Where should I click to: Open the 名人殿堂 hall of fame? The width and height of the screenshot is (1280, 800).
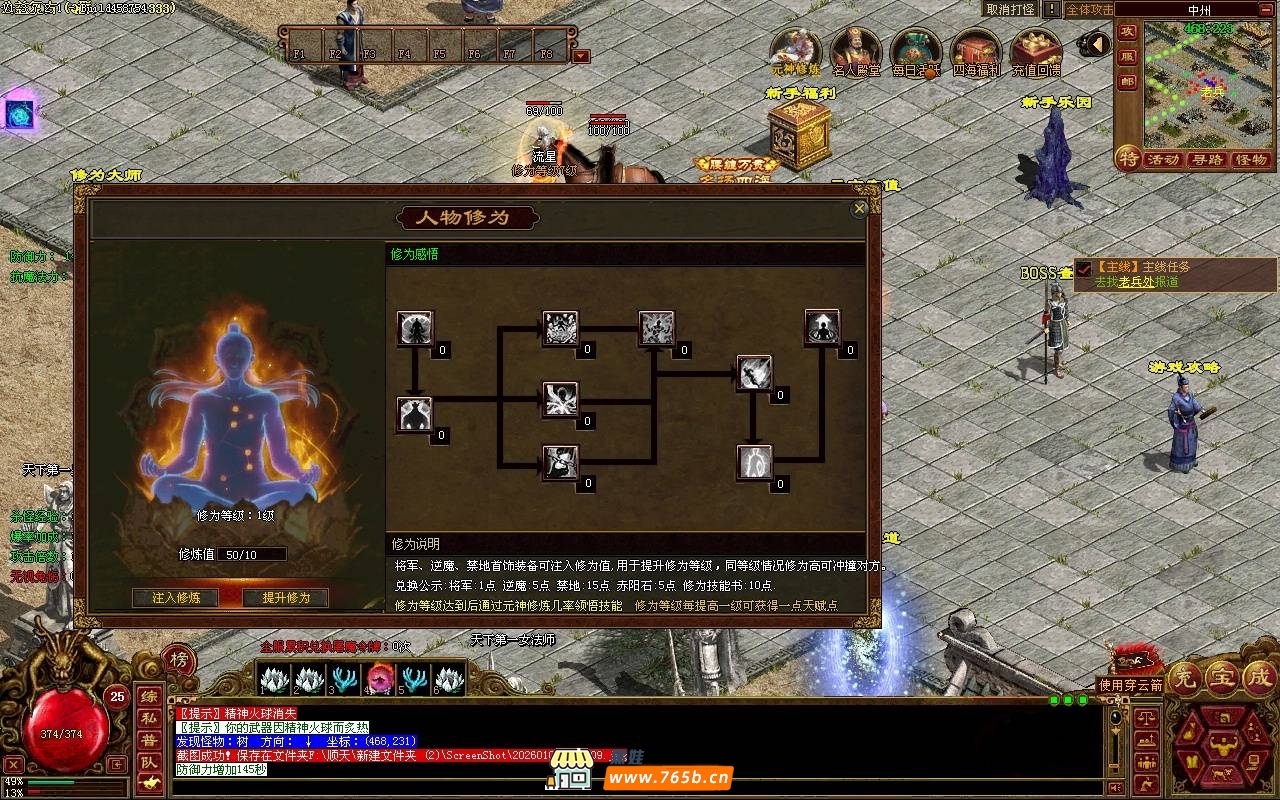click(856, 52)
